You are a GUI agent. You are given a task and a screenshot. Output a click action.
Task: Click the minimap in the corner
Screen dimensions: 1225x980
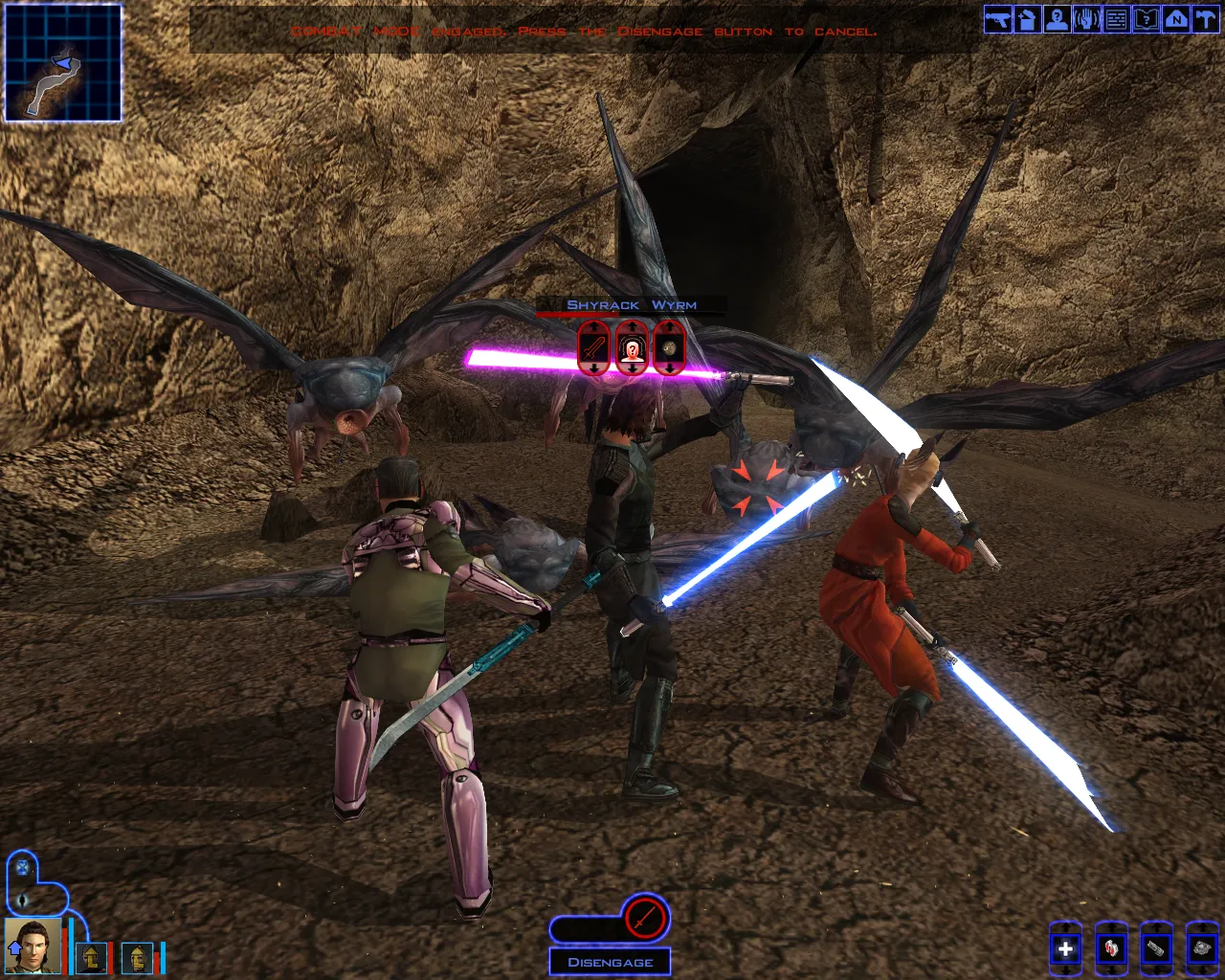pyautogui.click(x=63, y=63)
